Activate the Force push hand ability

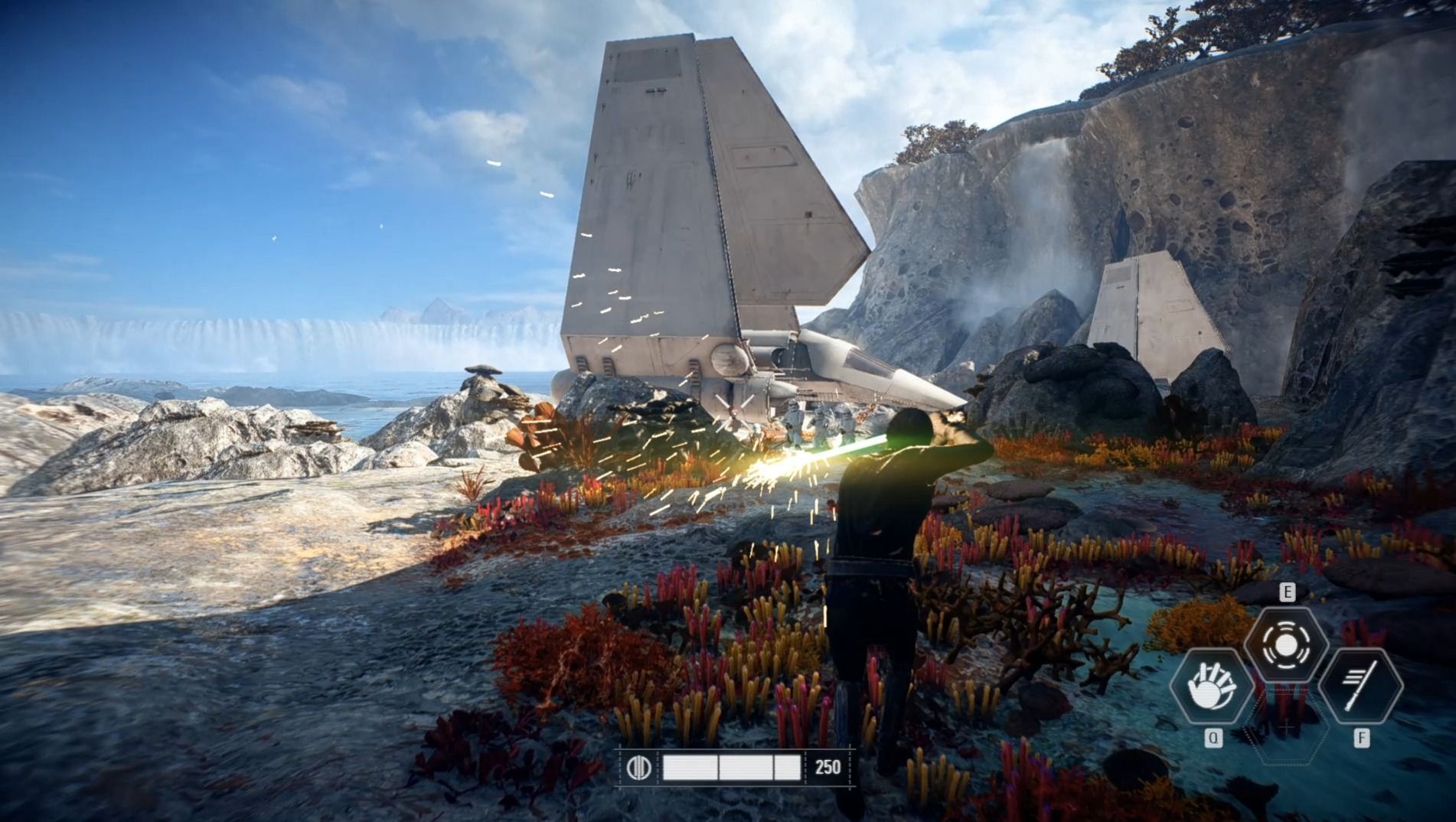[x=1212, y=685]
